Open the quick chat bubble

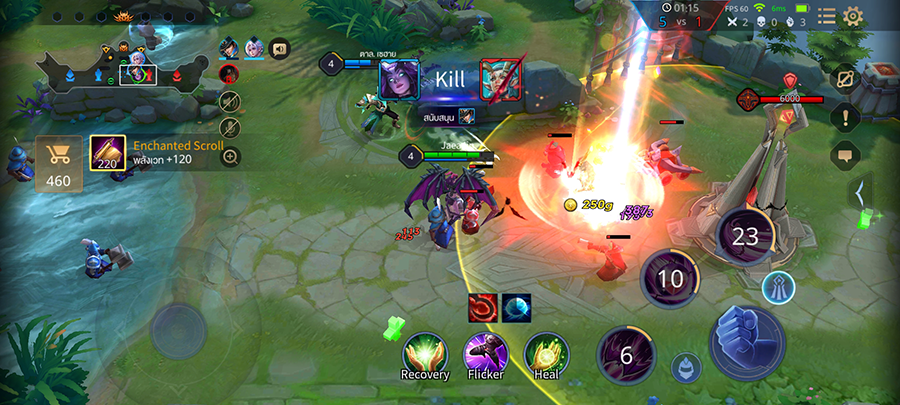click(x=845, y=154)
